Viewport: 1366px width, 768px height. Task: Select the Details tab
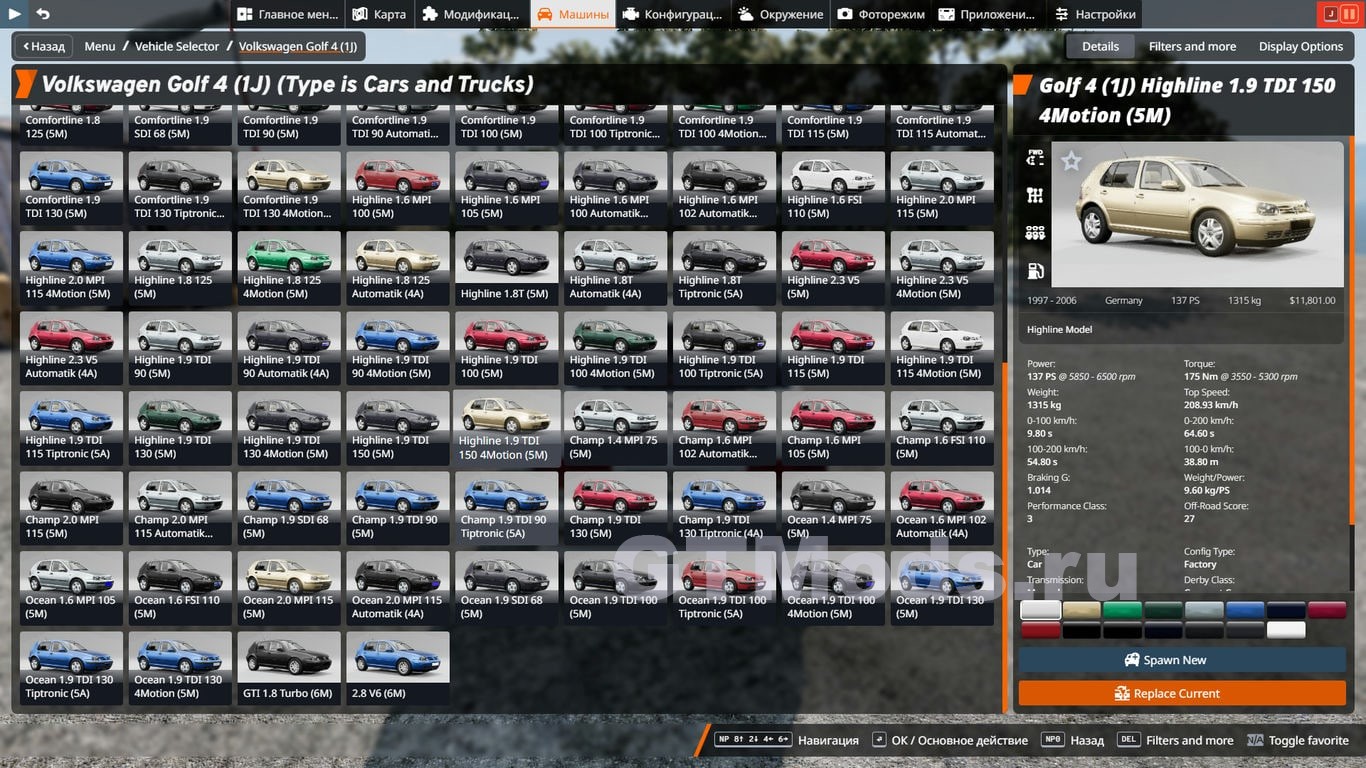[x=1100, y=46]
